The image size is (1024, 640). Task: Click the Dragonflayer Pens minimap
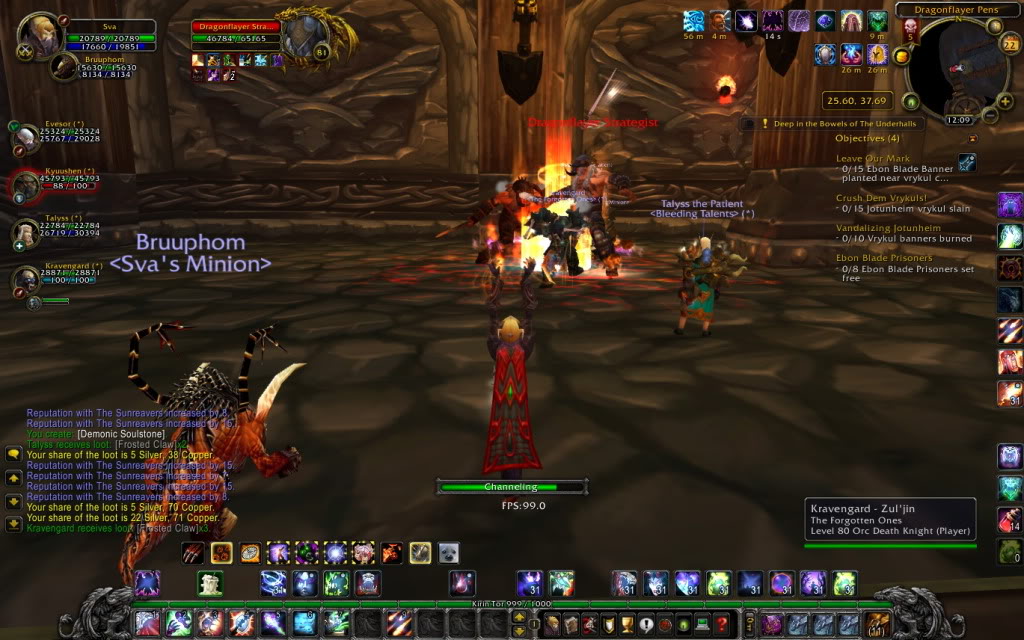[955, 68]
